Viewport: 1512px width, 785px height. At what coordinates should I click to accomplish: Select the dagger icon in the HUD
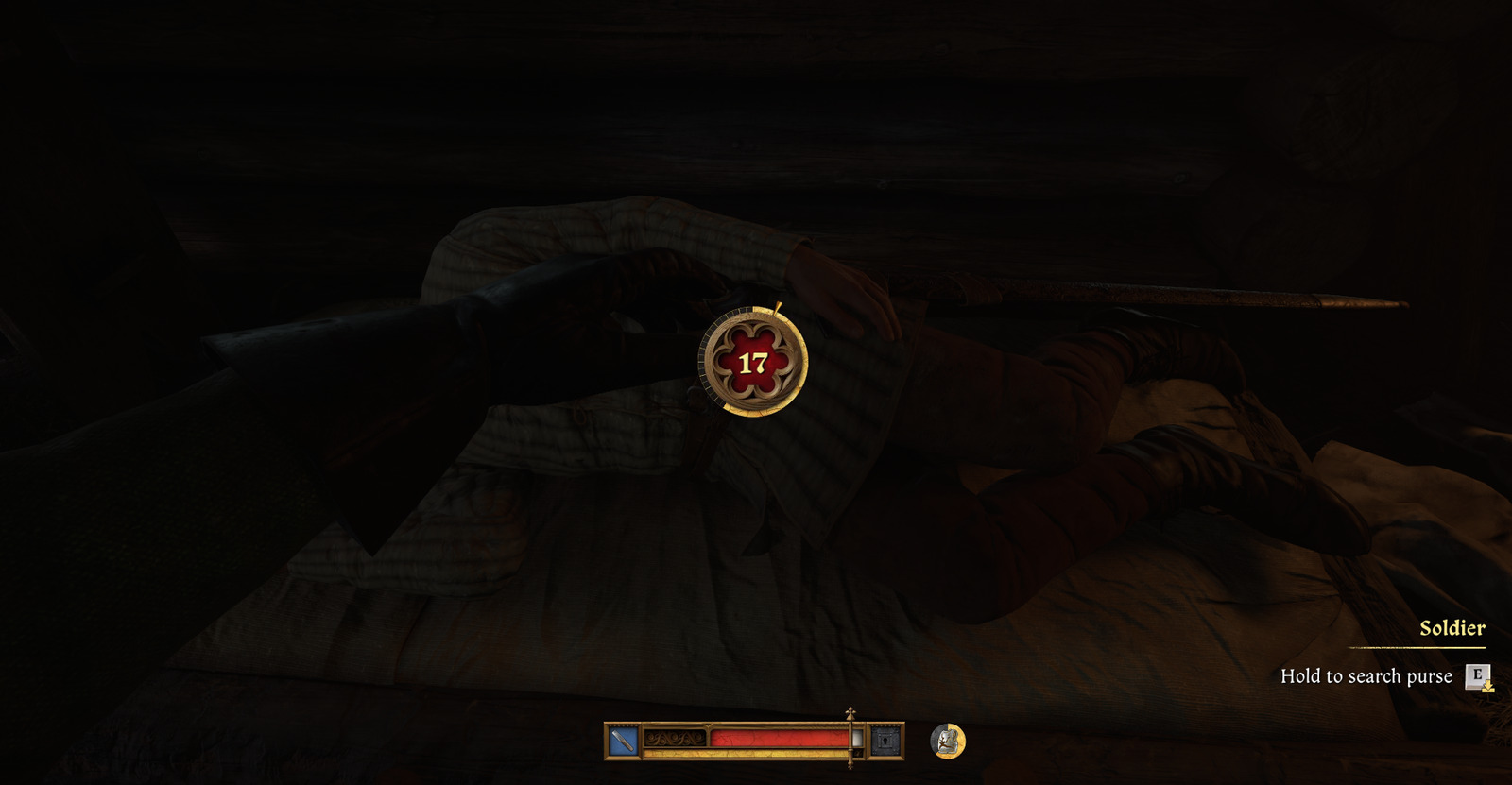tap(621, 739)
